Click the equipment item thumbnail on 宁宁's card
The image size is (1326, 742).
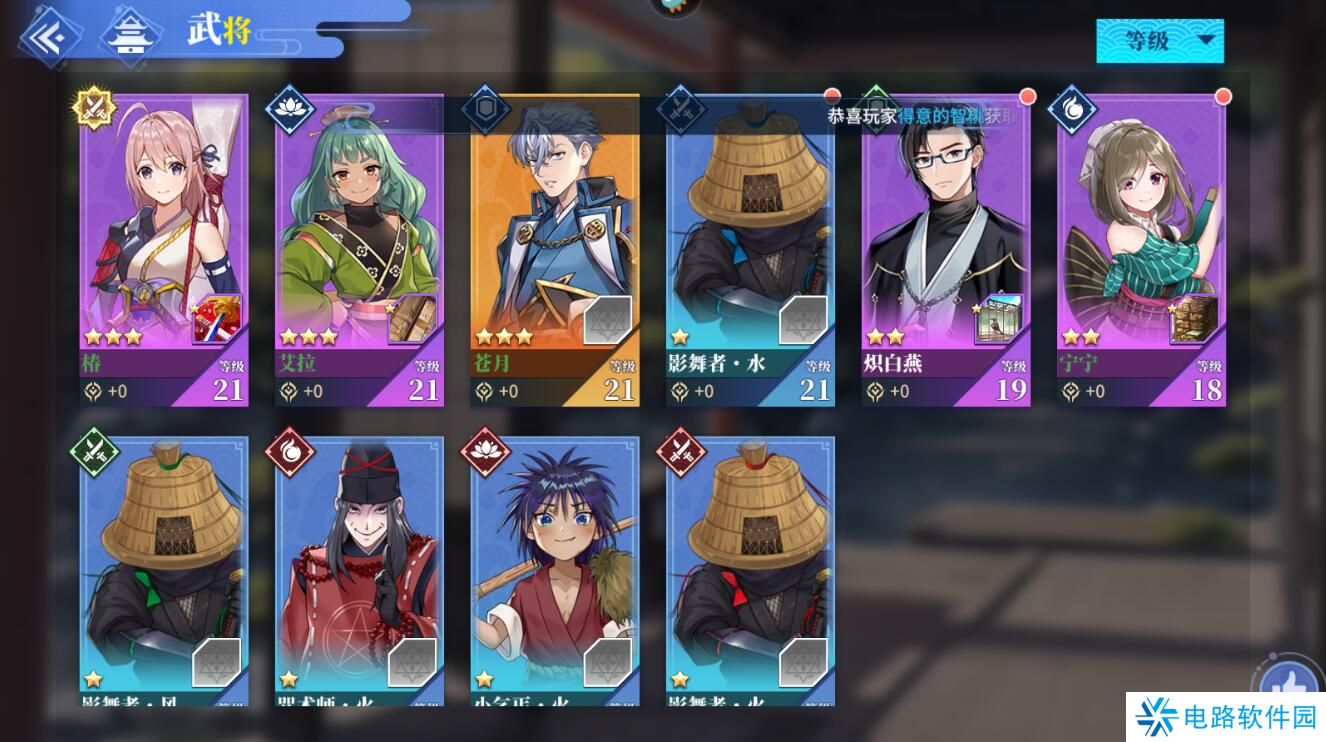pos(1195,318)
